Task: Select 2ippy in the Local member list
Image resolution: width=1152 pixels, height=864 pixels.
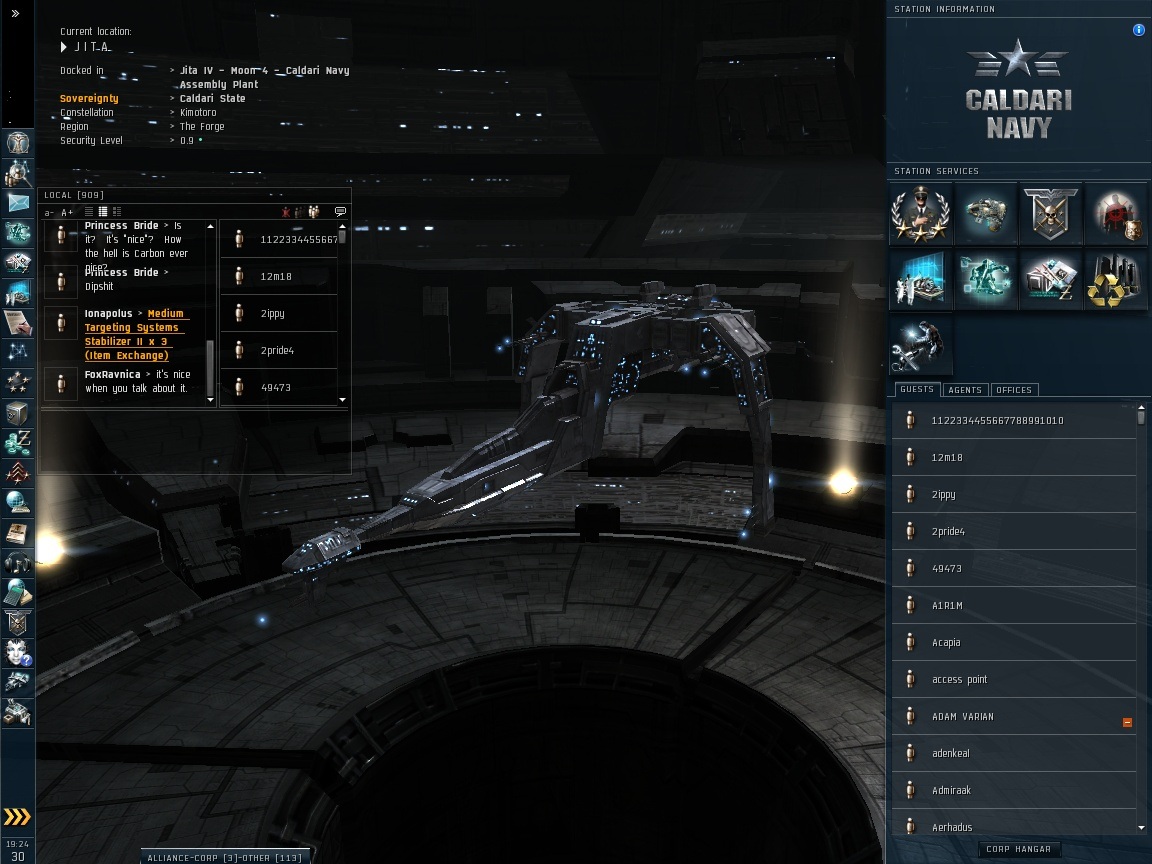Action: 272,313
